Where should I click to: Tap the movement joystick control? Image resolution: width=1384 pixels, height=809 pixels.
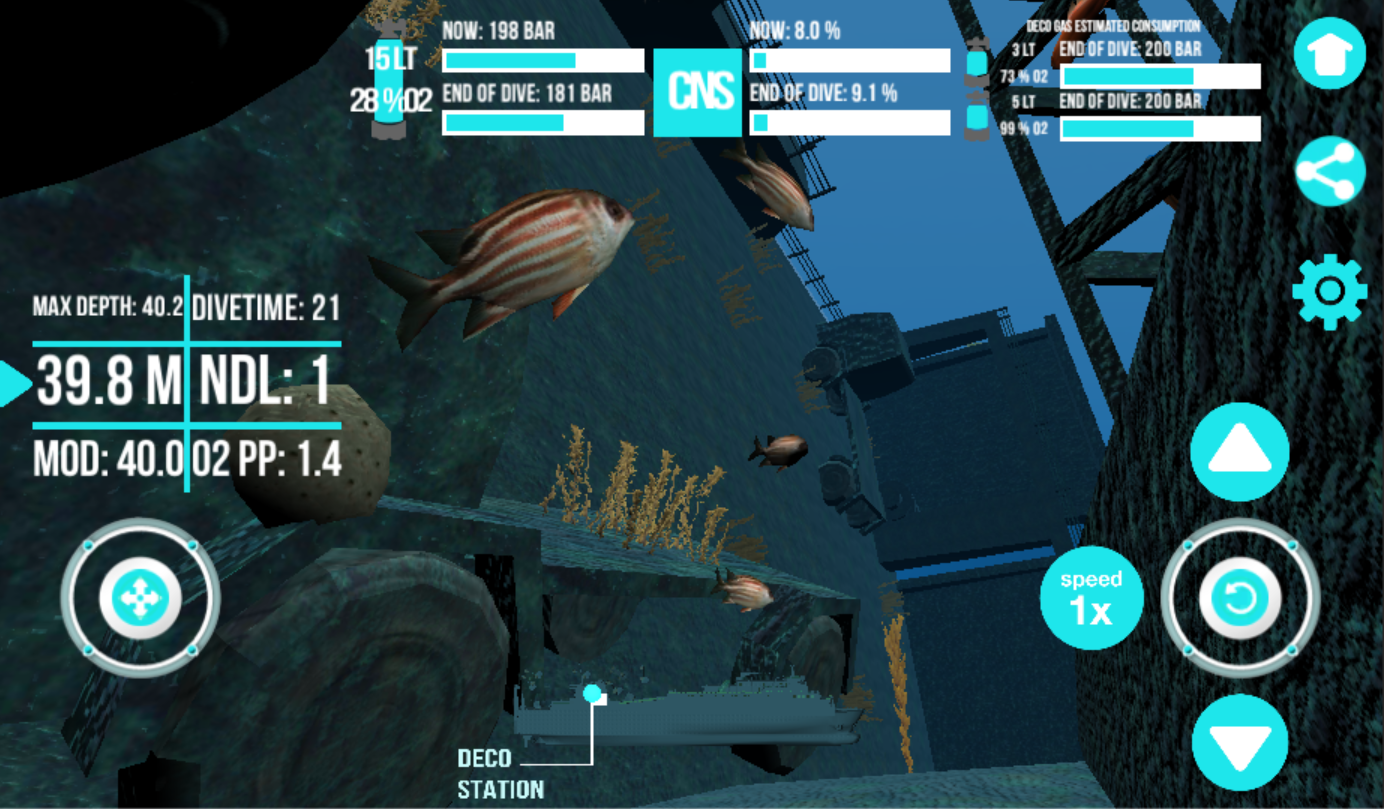[143, 597]
